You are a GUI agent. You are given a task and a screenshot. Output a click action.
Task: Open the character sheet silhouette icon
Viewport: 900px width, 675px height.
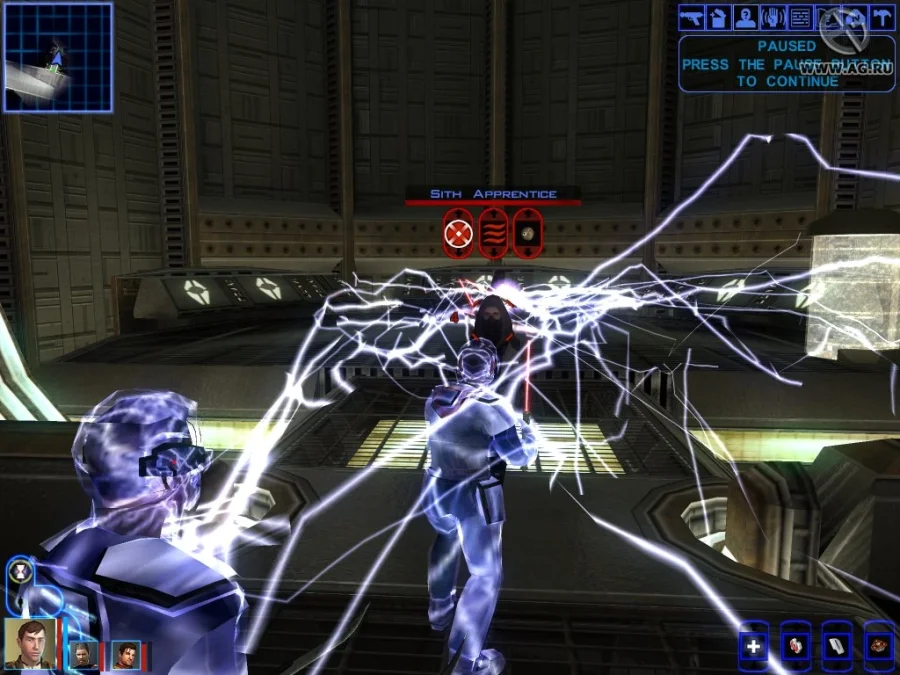tap(745, 17)
